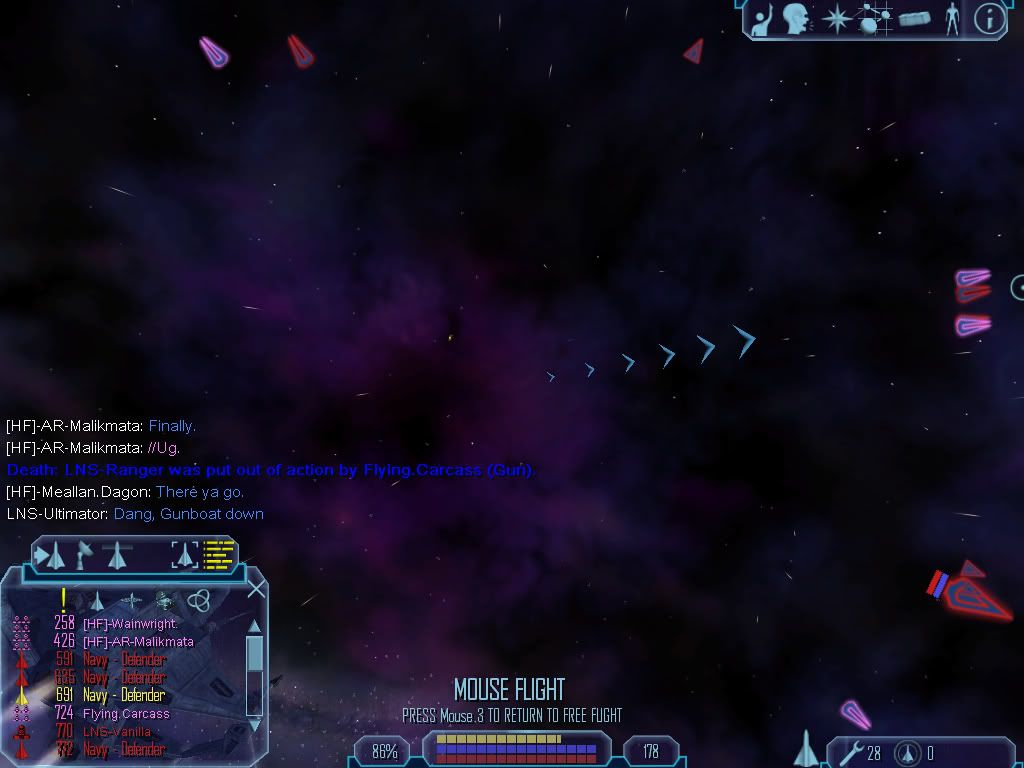Open the inventory cargo container icon
The height and width of the screenshot is (768, 1024).
[914, 18]
